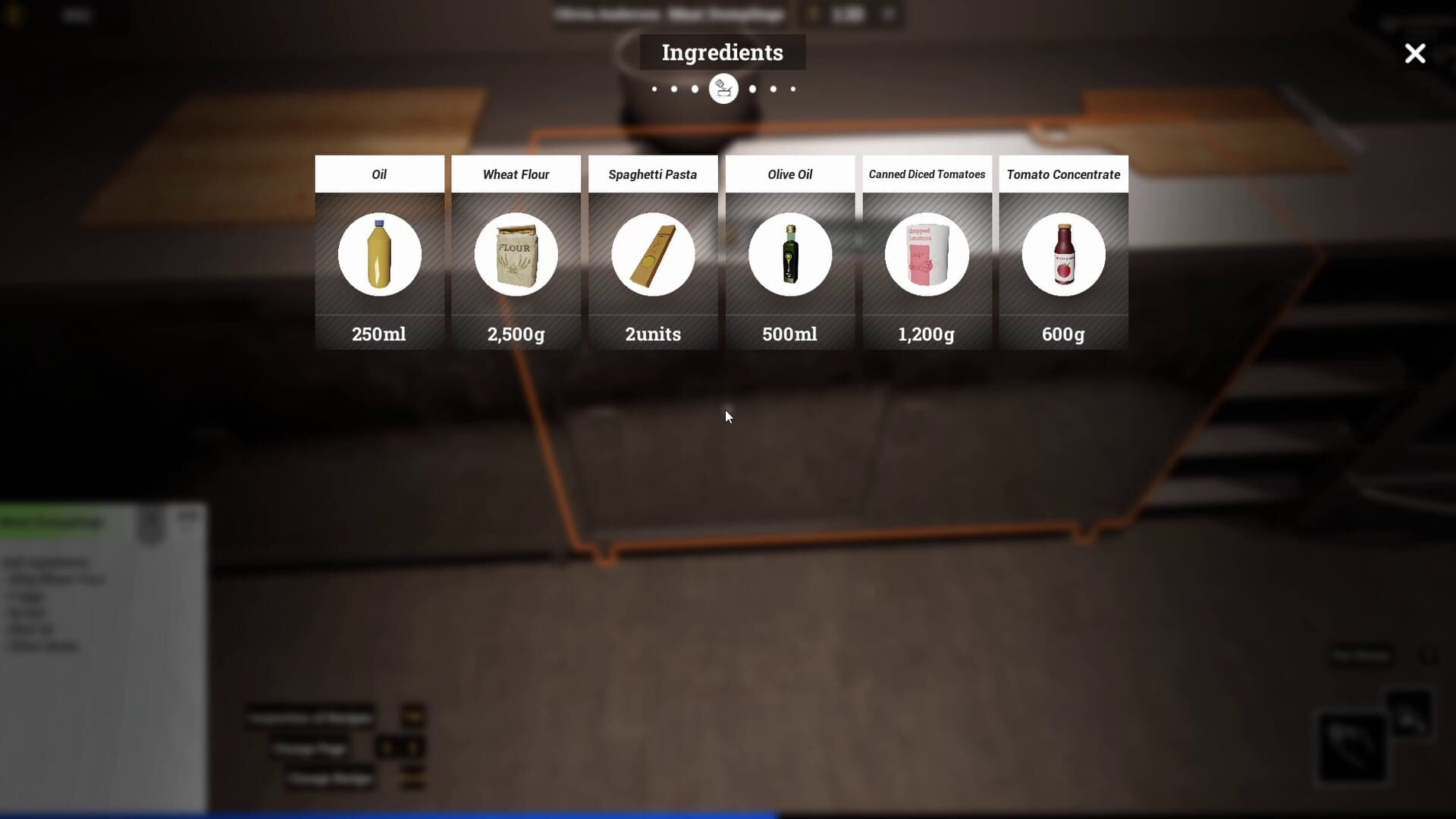This screenshot has width=1456, height=819.
Task: Click the left arrow beside Change Page
Action: (388, 747)
